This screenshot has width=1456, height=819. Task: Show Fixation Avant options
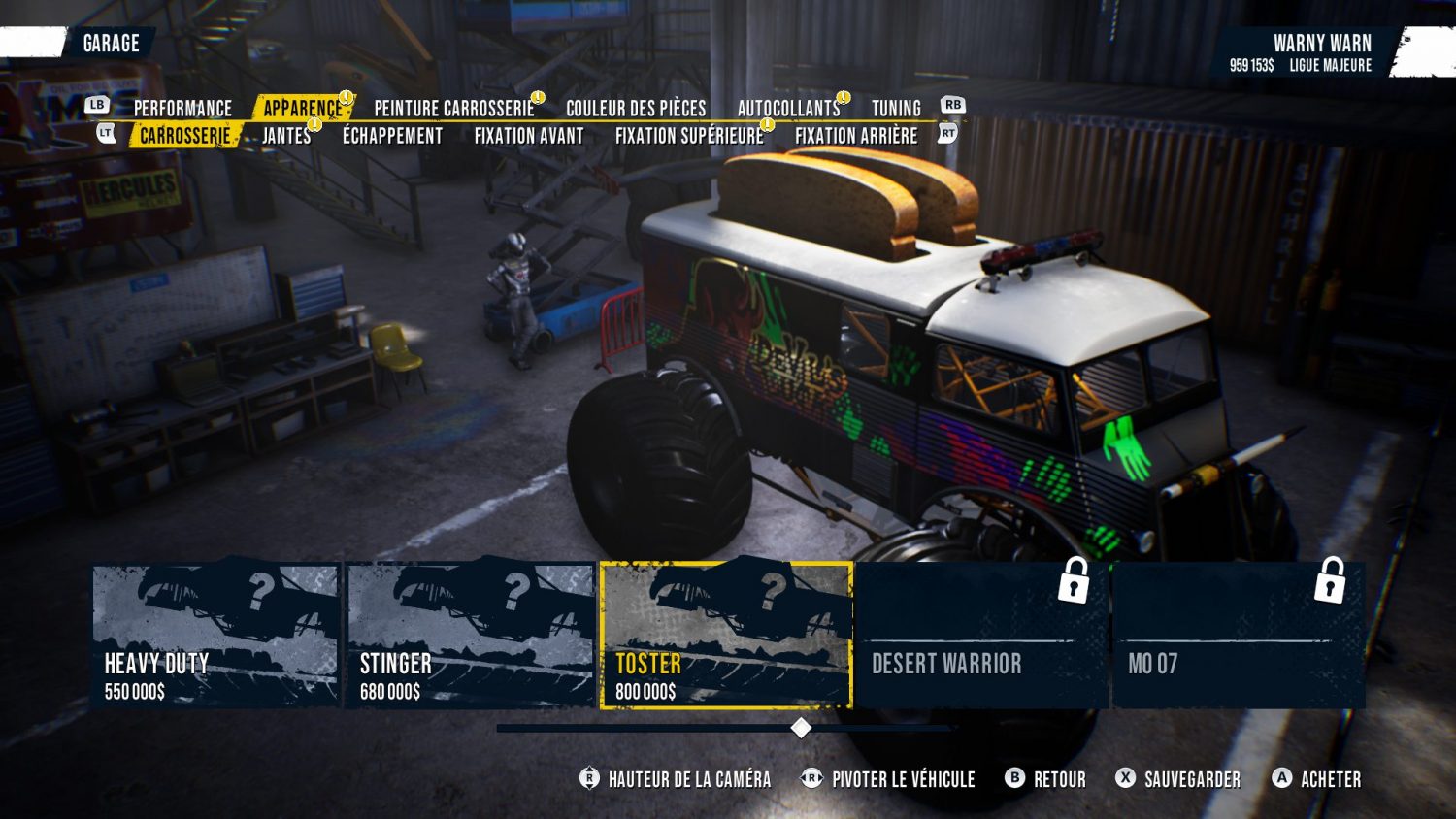(x=529, y=136)
